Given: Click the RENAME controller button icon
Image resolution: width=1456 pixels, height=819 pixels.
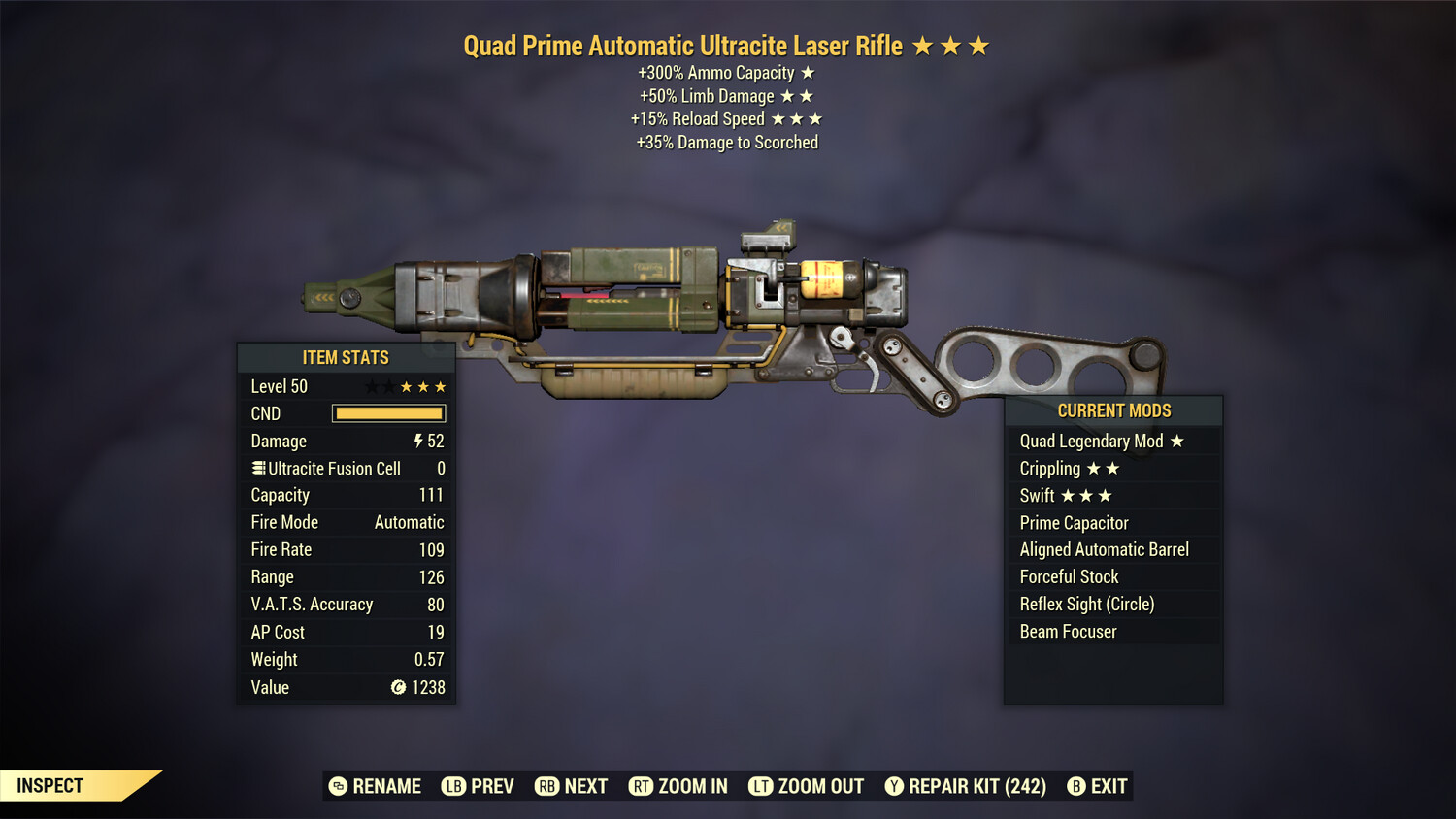Looking at the screenshot, I should pos(337,786).
